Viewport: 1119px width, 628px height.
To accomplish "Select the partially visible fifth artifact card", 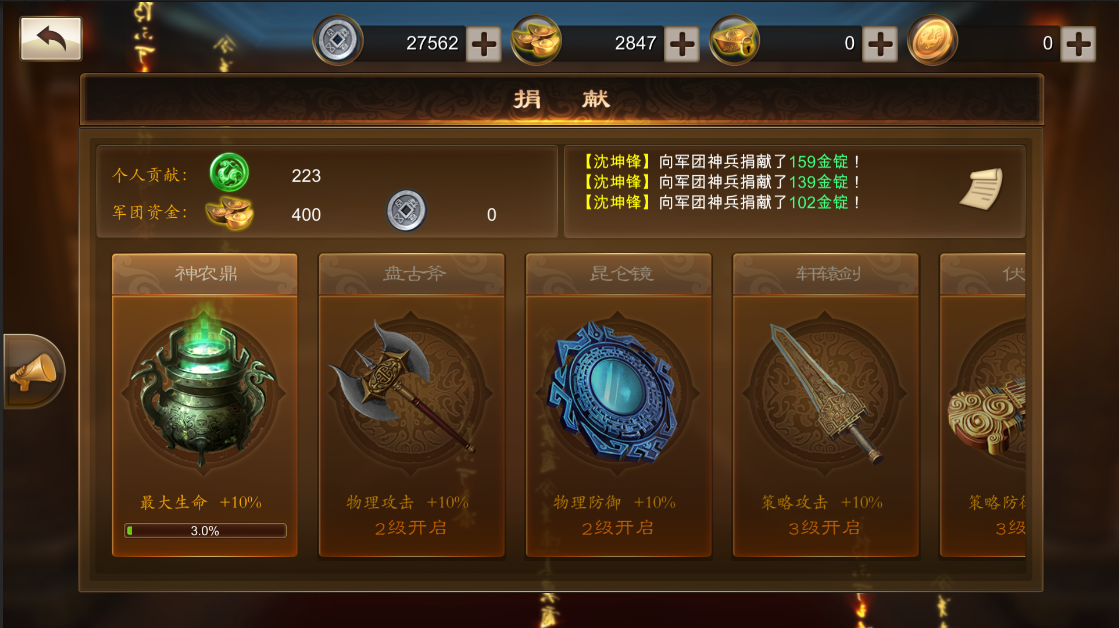I will [x=984, y=405].
